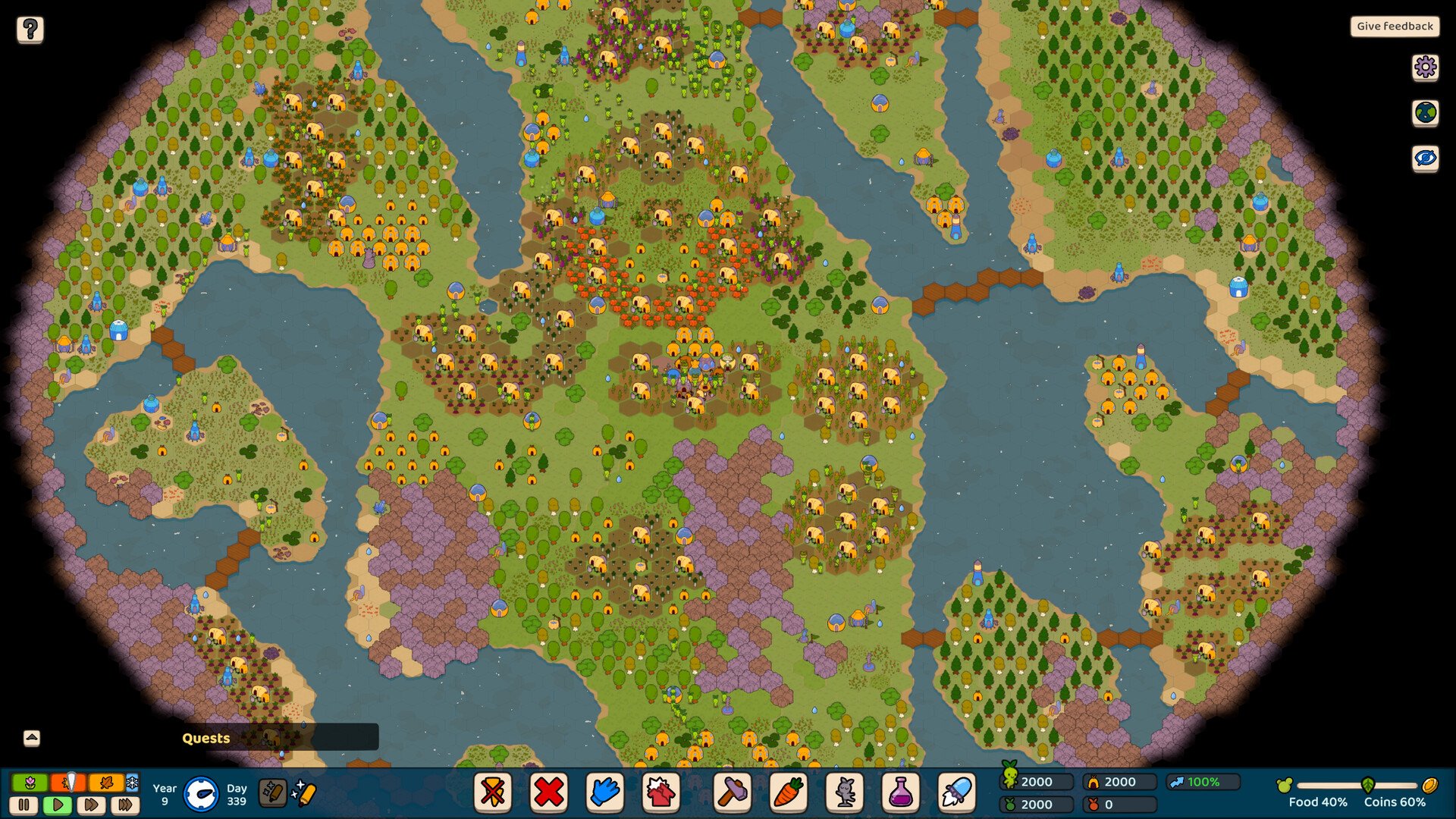Open the help question mark button
Image resolution: width=1456 pixels, height=819 pixels.
(30, 30)
